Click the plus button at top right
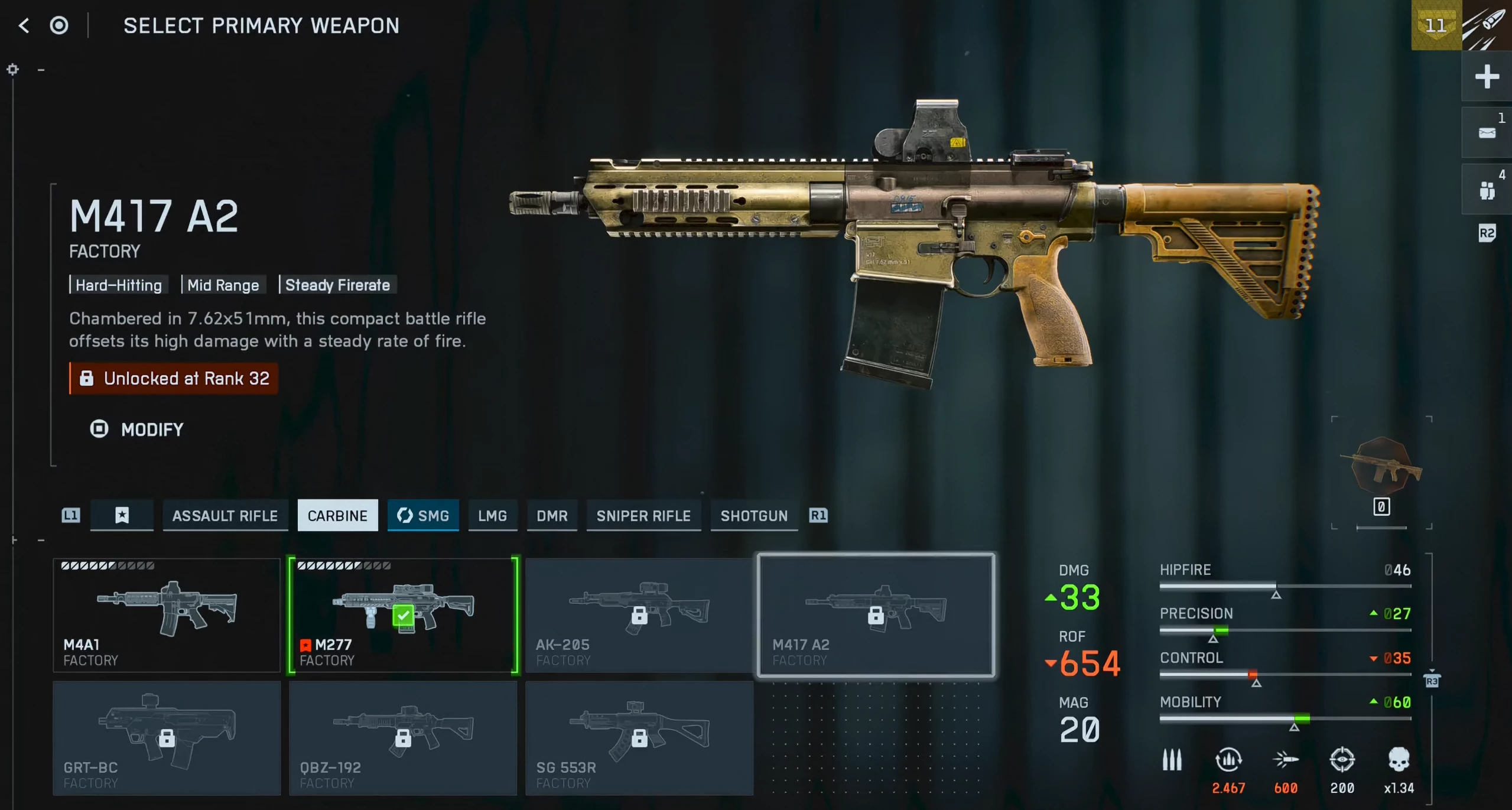This screenshot has width=1512, height=810. click(x=1487, y=77)
